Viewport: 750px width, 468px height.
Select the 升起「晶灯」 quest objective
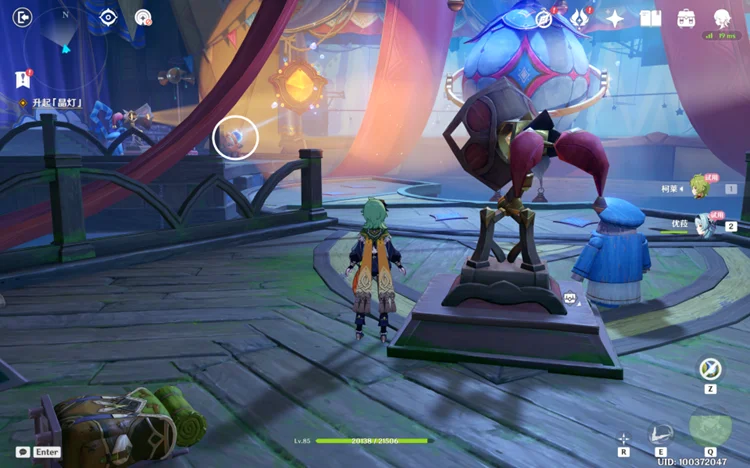pos(55,103)
